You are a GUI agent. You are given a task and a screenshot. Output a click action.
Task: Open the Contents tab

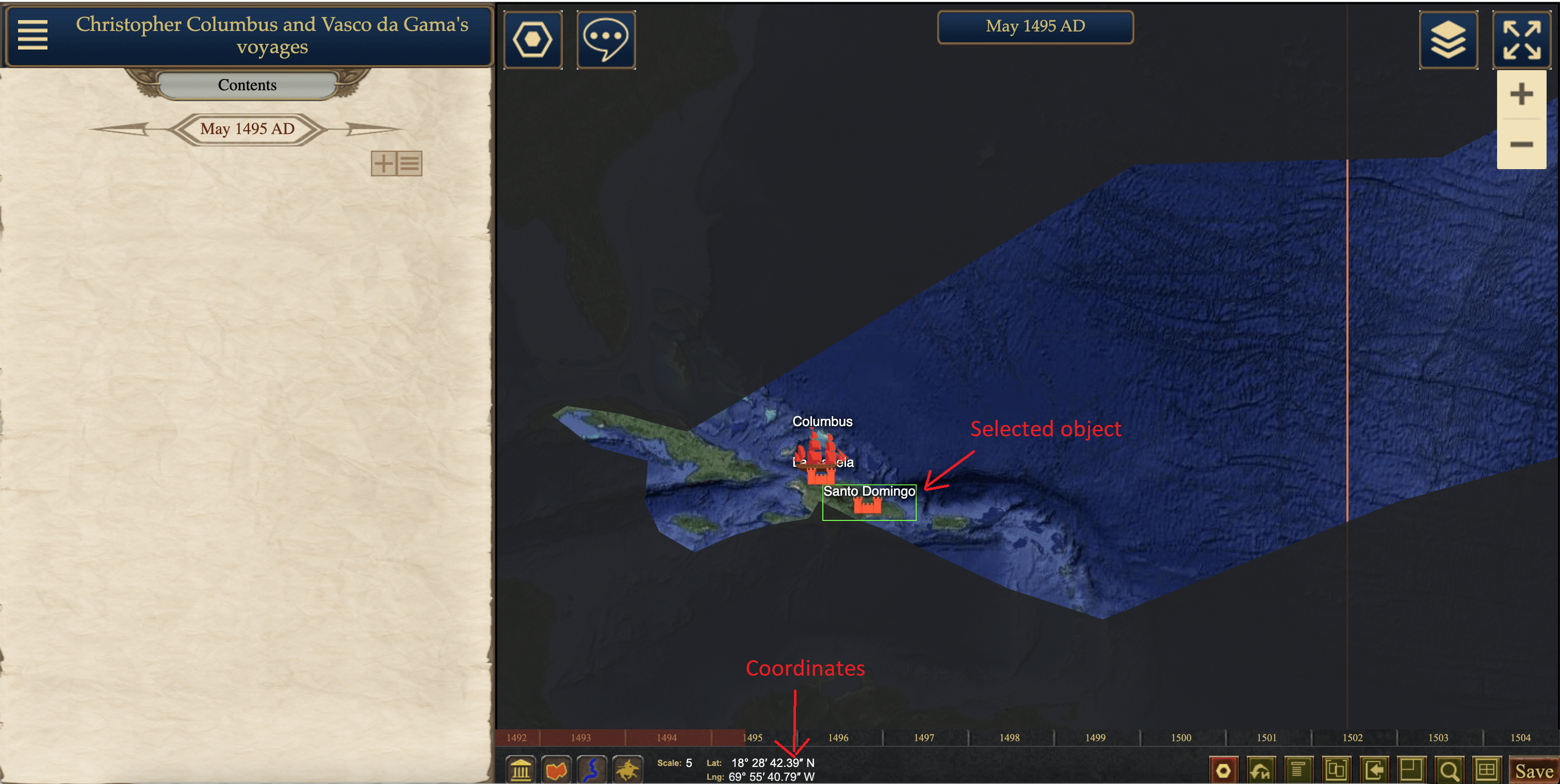click(247, 85)
